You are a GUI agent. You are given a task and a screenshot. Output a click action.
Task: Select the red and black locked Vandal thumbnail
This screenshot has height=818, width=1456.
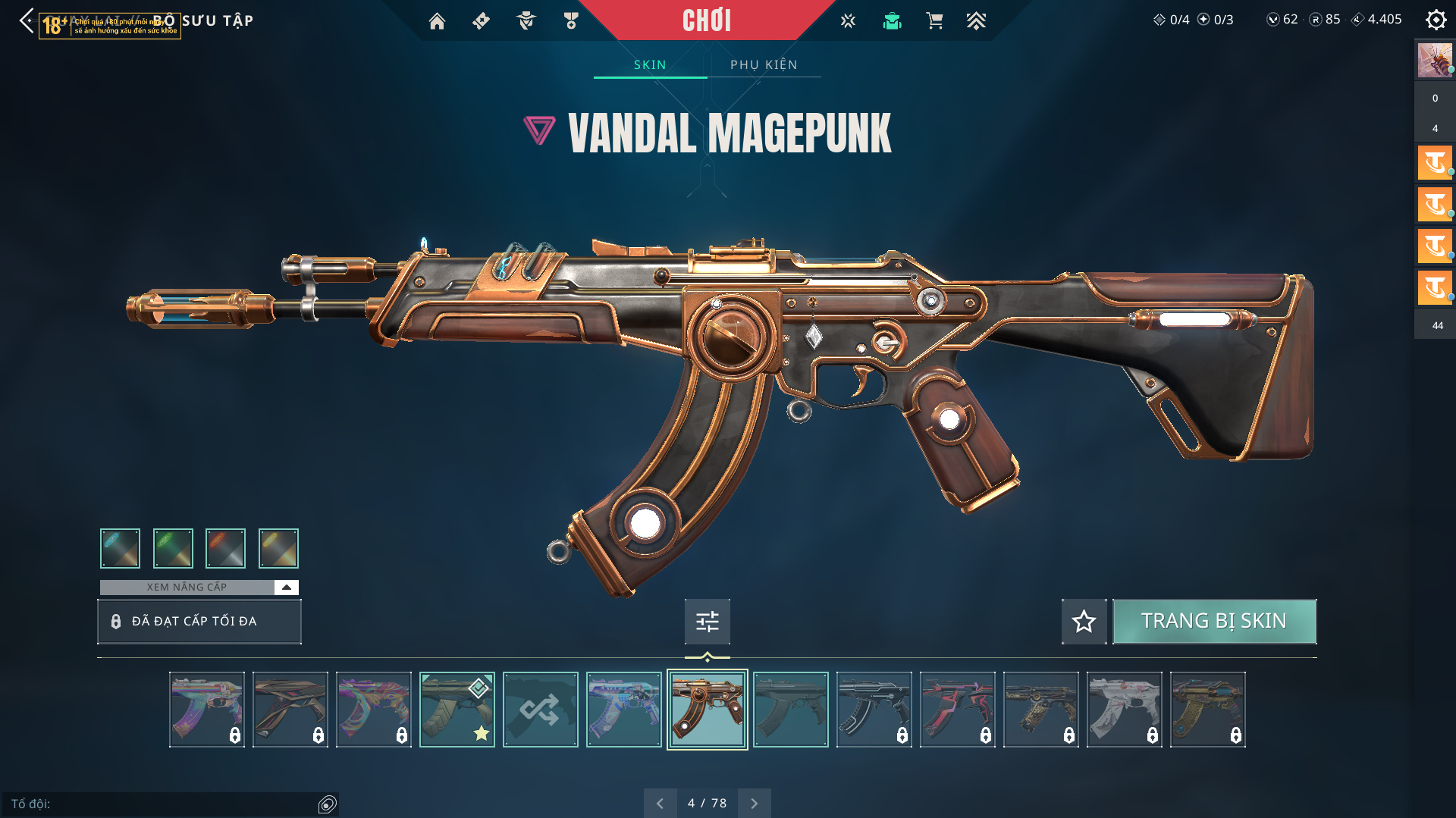(957, 710)
